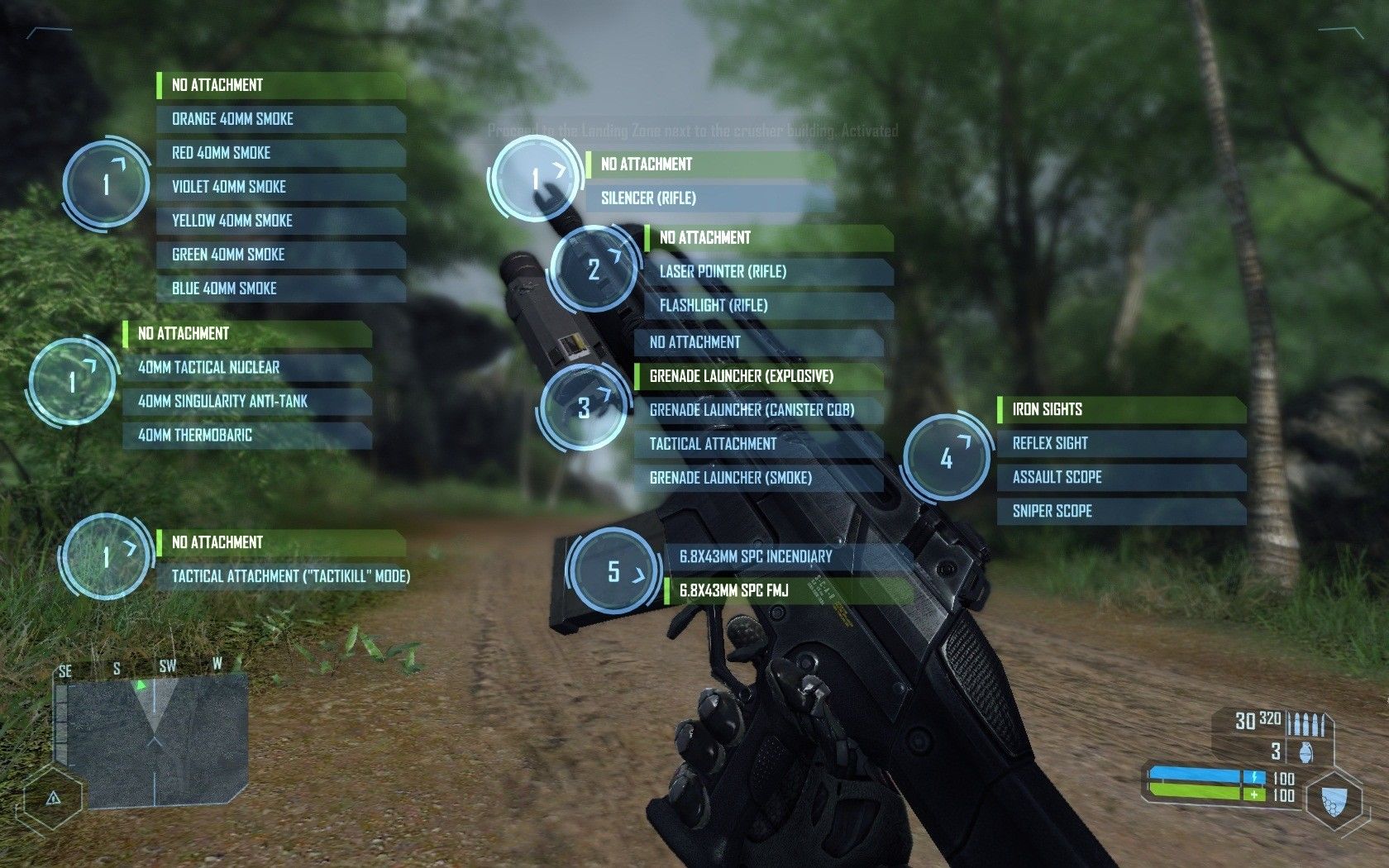Select 40mm Singularity Anti-Tank

(246, 402)
